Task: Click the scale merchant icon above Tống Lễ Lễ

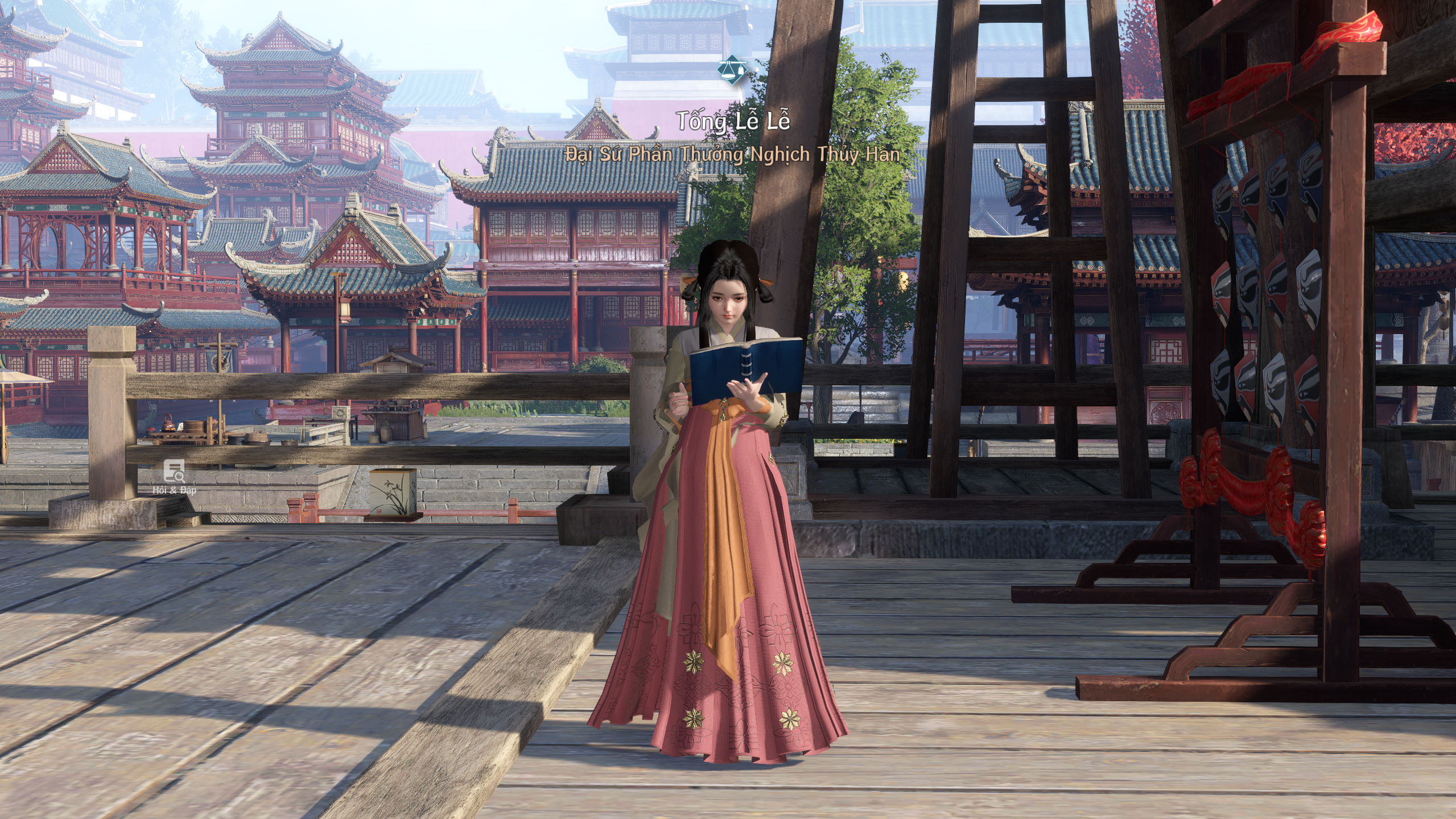Action: click(732, 70)
